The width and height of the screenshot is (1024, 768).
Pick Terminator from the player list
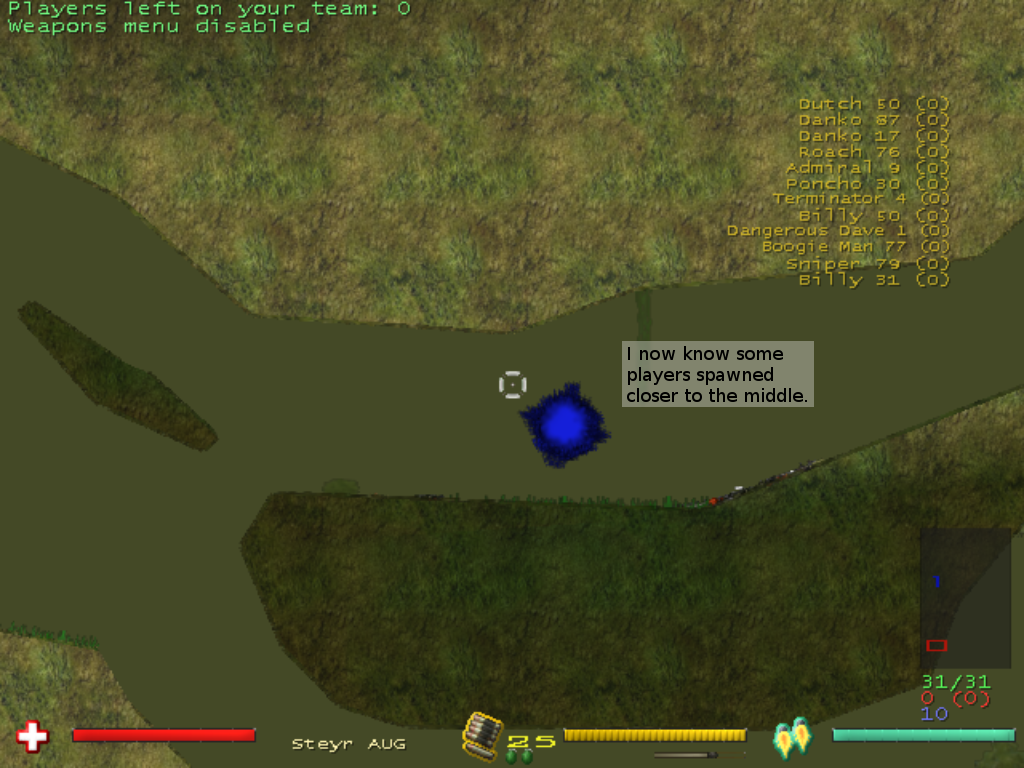coord(860,199)
